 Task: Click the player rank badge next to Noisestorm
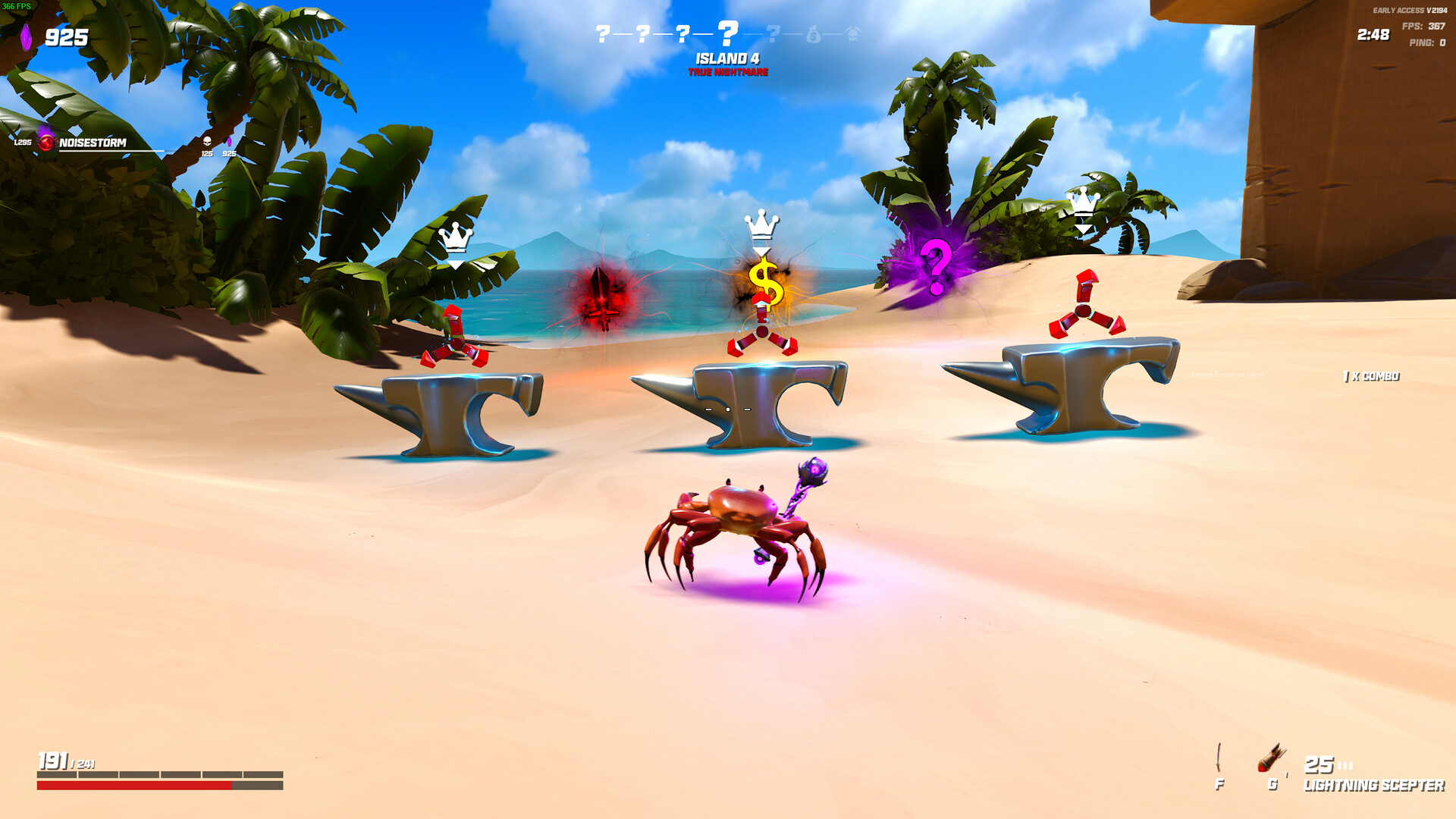(x=45, y=141)
